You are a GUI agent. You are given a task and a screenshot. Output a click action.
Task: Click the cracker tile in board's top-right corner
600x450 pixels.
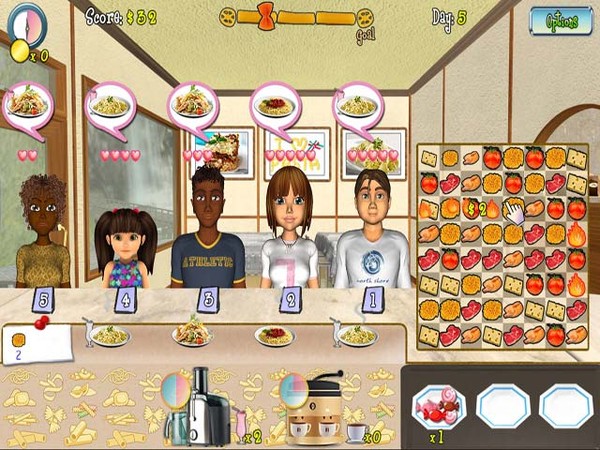coord(576,158)
